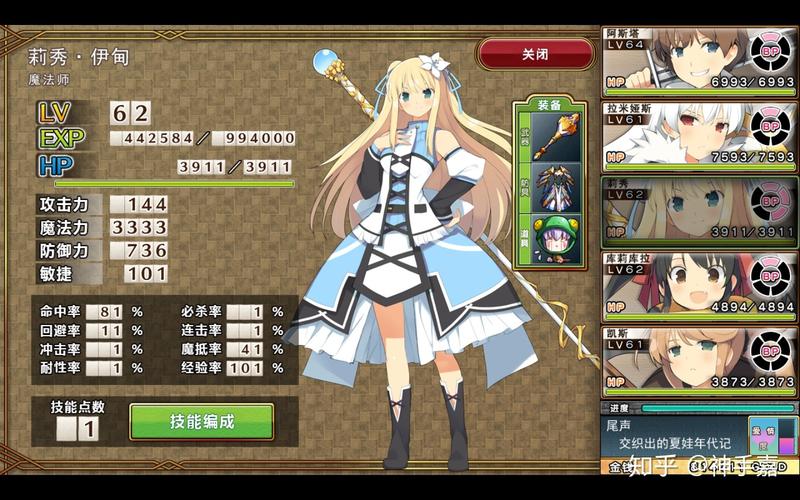Viewport: 800px width, 500px height.
Task: Choose party member 莉秀 LV62
Action: tap(699, 211)
